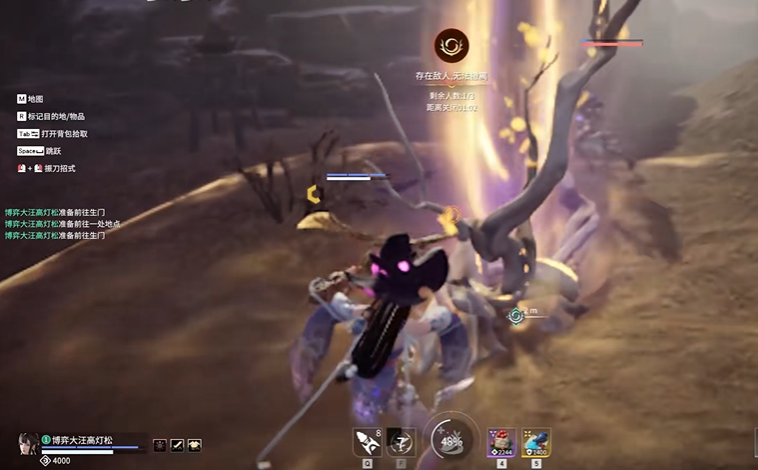Activate the skill icon above the F key

pos(401,441)
